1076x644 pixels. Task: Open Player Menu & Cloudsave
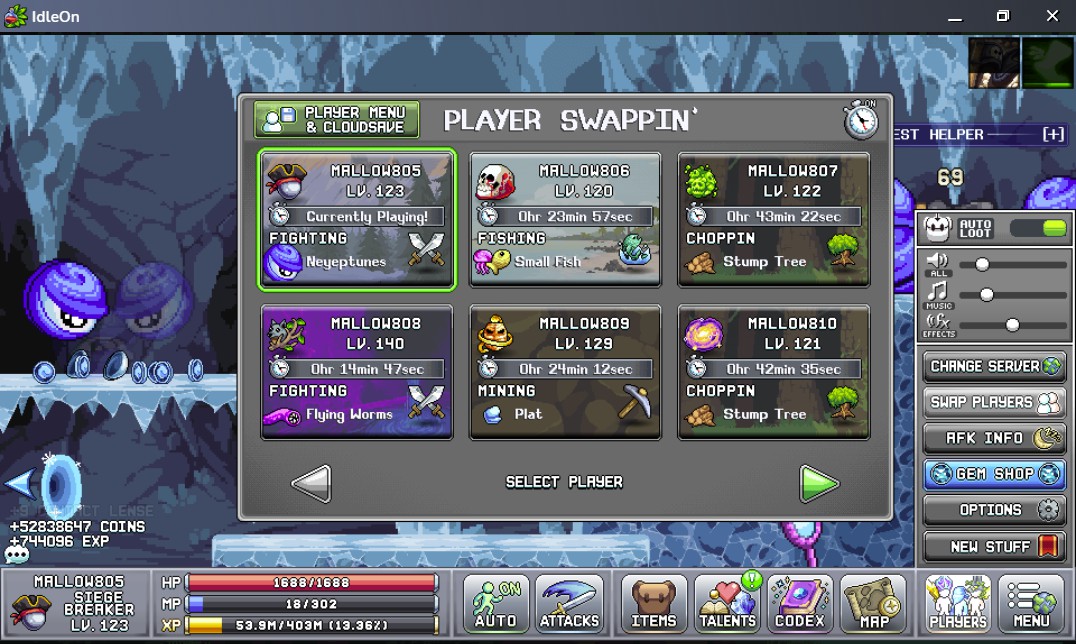click(336, 120)
